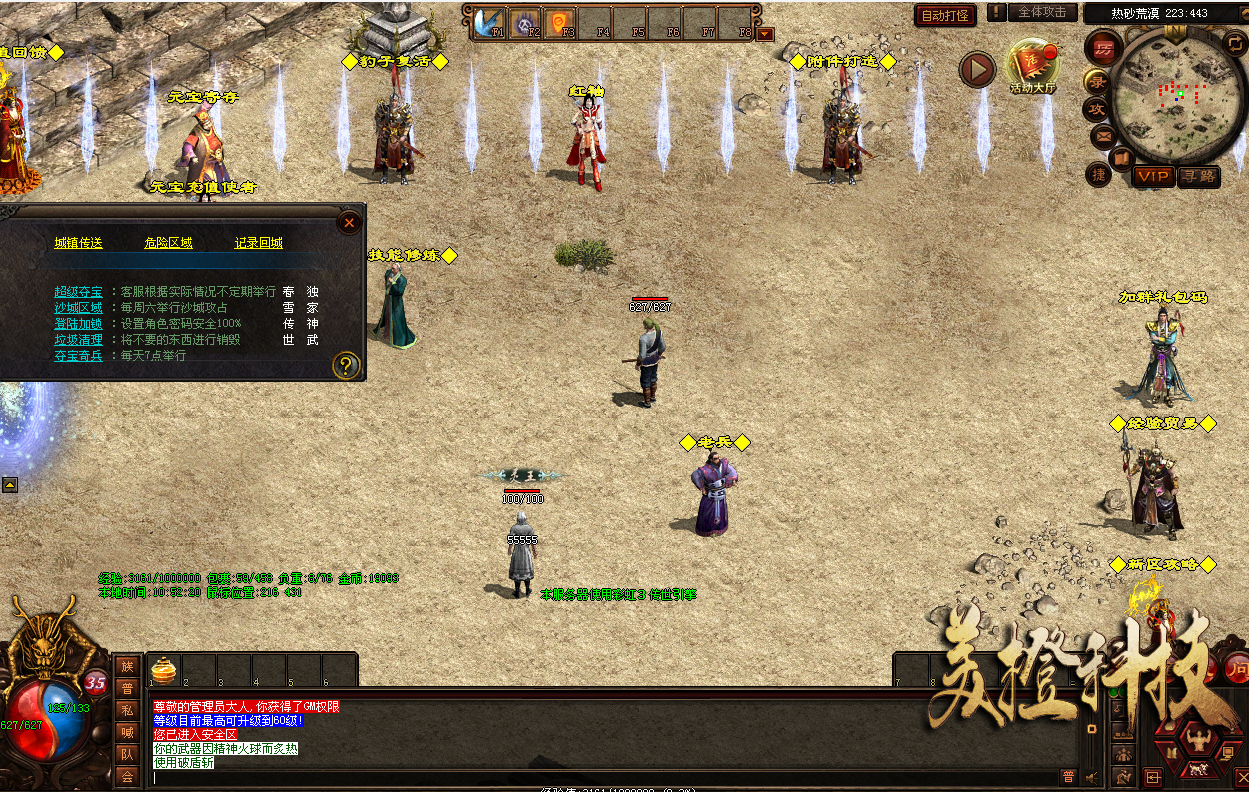Activate the 寻路 pathfinding button
Image resolution: width=1249 pixels, height=792 pixels.
[1198, 176]
